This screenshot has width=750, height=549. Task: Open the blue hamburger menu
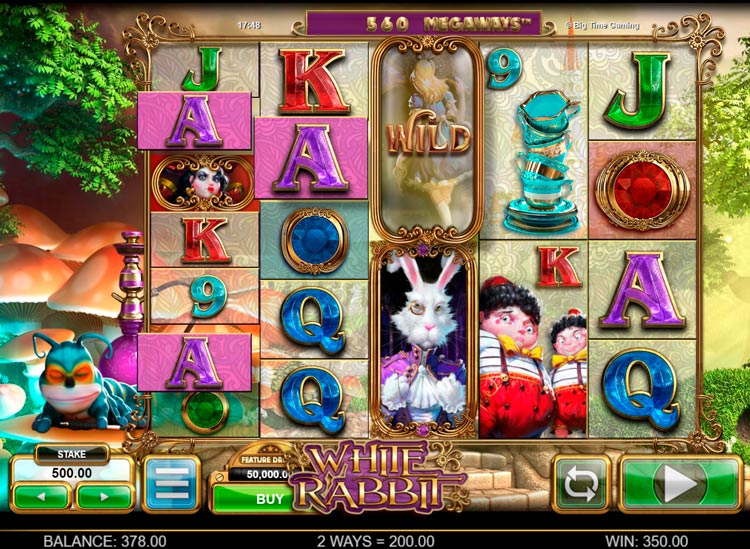(172, 484)
